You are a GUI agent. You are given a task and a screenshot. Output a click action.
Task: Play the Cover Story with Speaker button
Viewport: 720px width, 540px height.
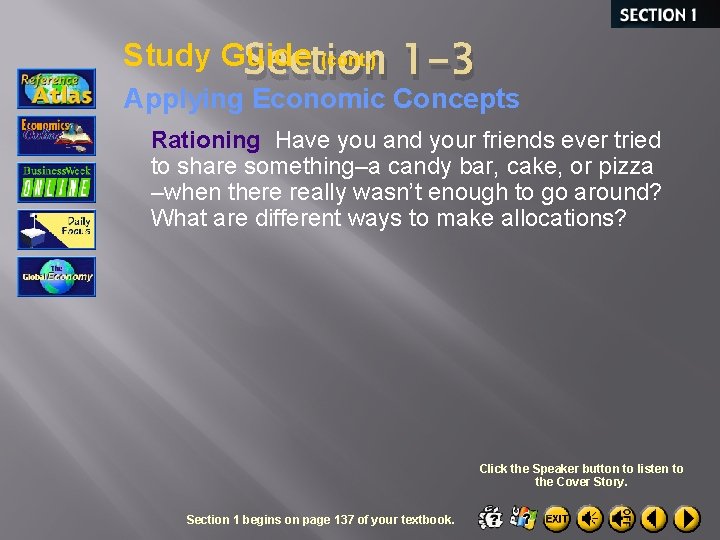click(590, 518)
